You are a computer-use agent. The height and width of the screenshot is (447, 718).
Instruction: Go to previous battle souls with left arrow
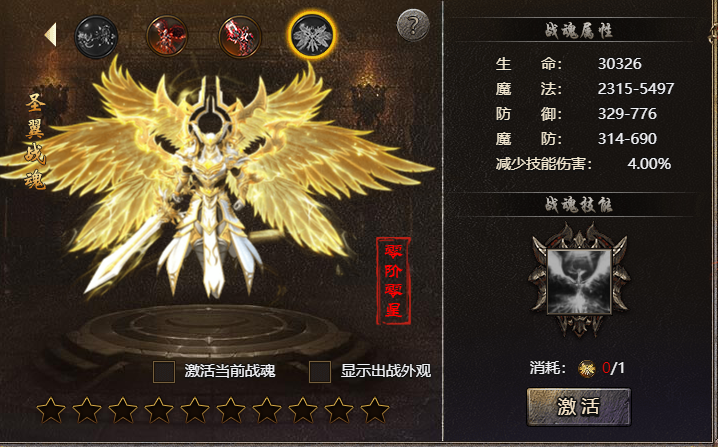[49, 35]
